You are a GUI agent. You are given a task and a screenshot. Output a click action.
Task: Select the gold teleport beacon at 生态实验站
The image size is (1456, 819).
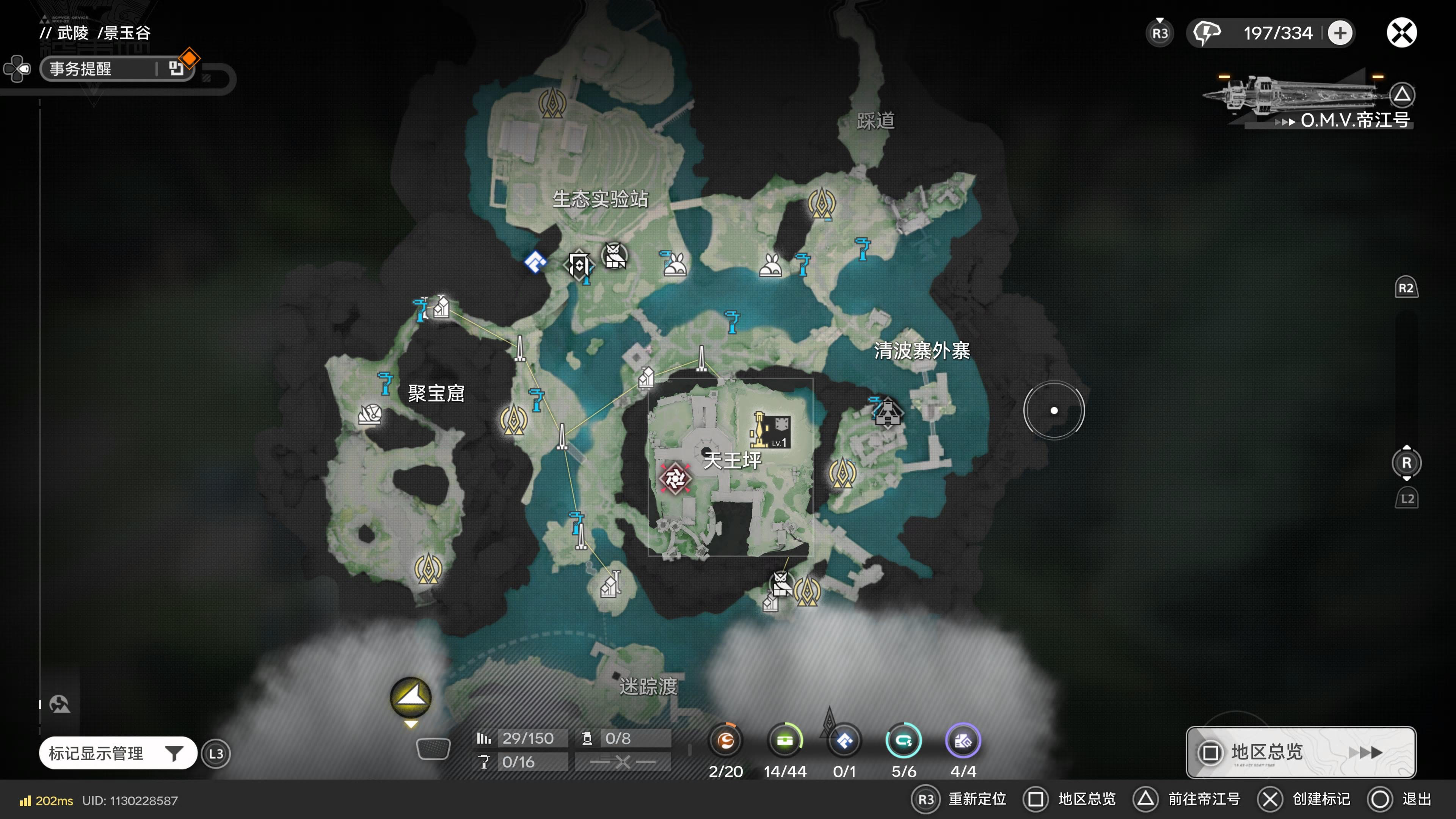coord(552,104)
